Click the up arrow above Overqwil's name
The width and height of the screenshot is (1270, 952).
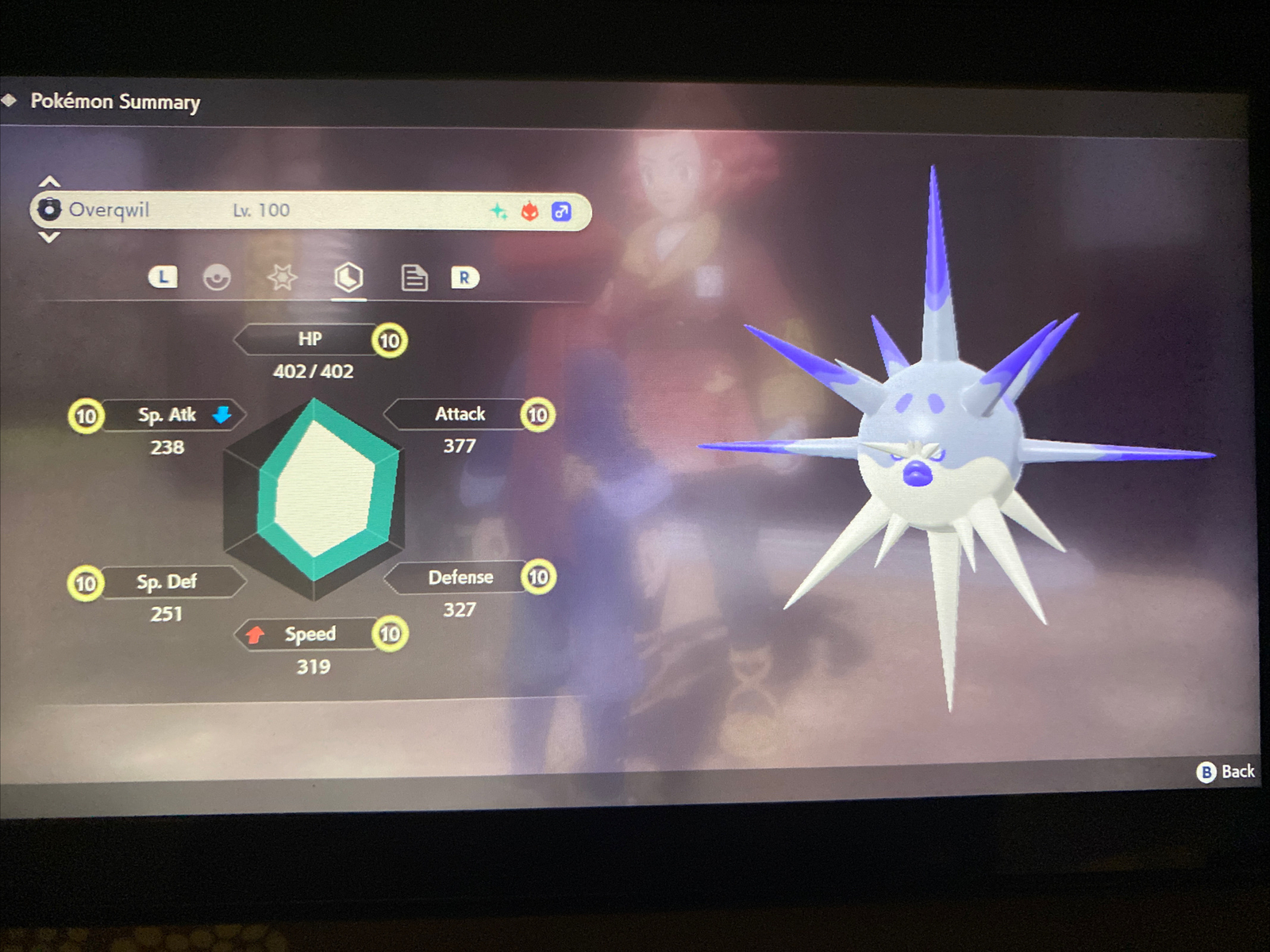tap(49, 180)
